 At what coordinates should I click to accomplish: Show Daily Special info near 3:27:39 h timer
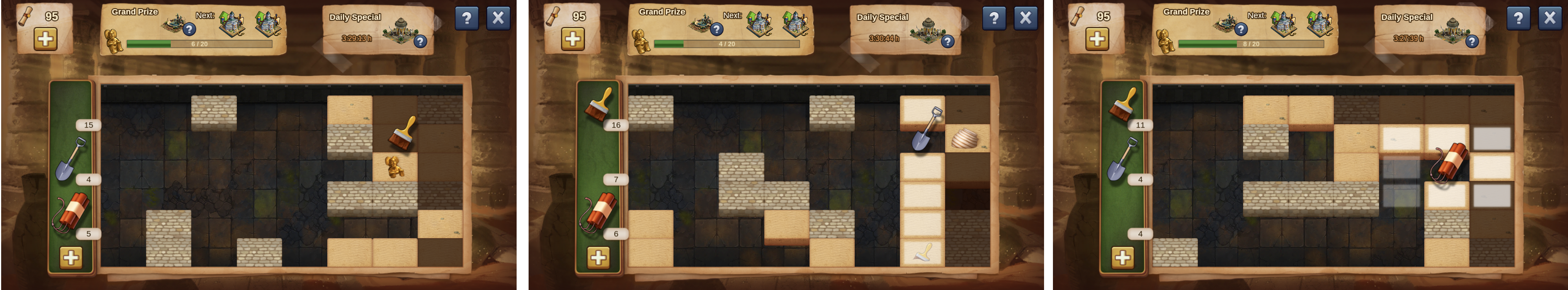1471,41
